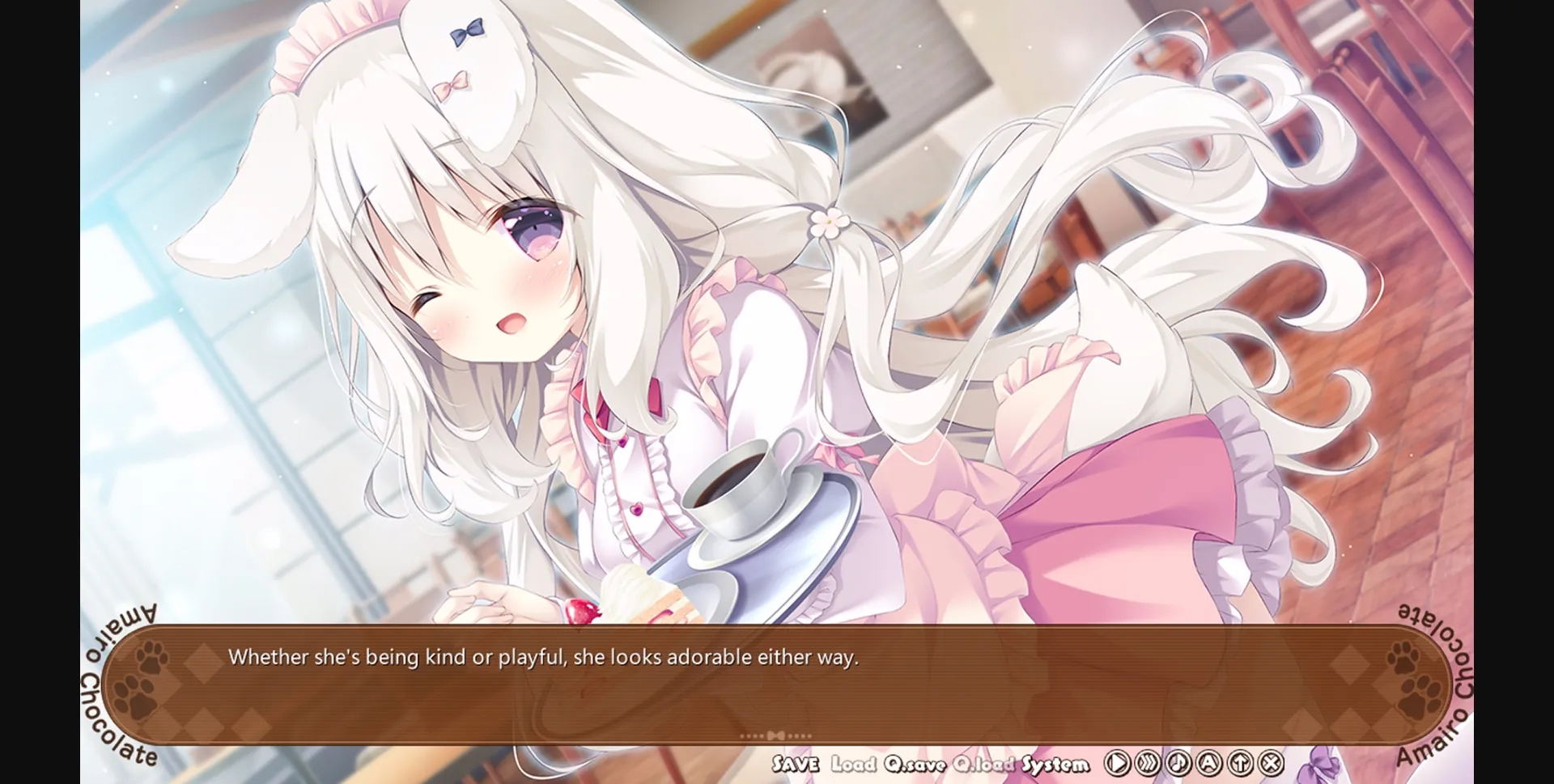Click SAVE to save your progress
The height and width of the screenshot is (784, 1554).
794,762
